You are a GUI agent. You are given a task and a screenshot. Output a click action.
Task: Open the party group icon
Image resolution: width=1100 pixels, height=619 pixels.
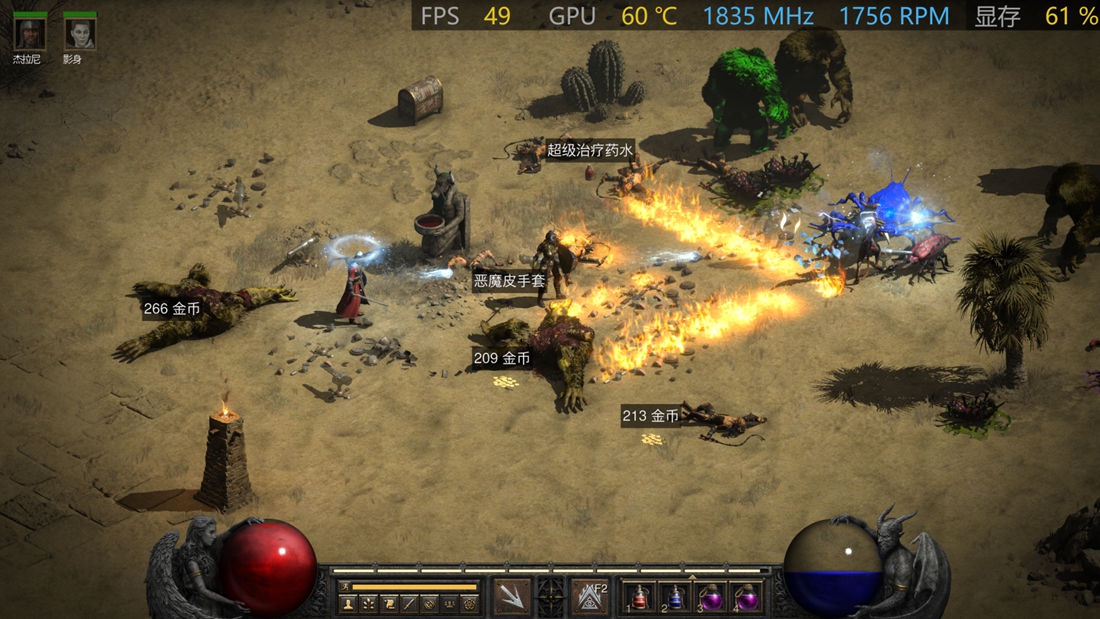pos(449,604)
